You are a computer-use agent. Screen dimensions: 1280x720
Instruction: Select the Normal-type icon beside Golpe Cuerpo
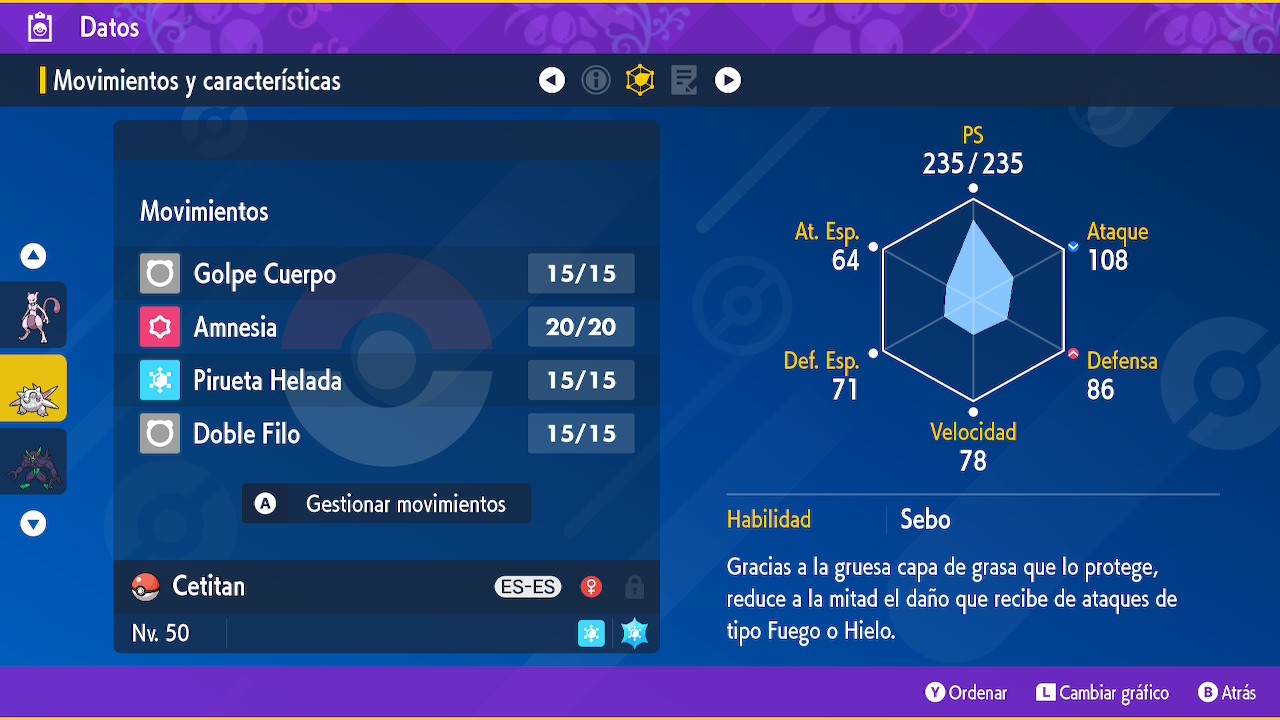coord(159,273)
